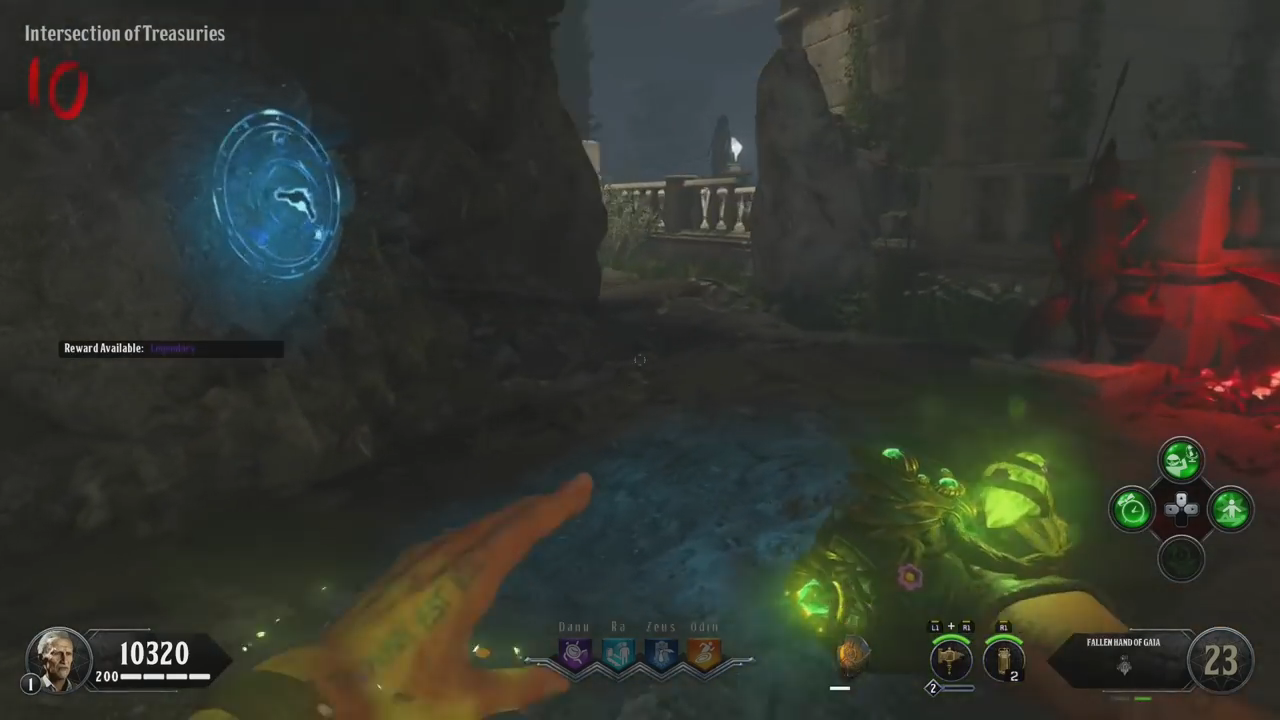Use the top green elixir icon
1280x720 pixels.
pyautogui.click(x=1181, y=460)
